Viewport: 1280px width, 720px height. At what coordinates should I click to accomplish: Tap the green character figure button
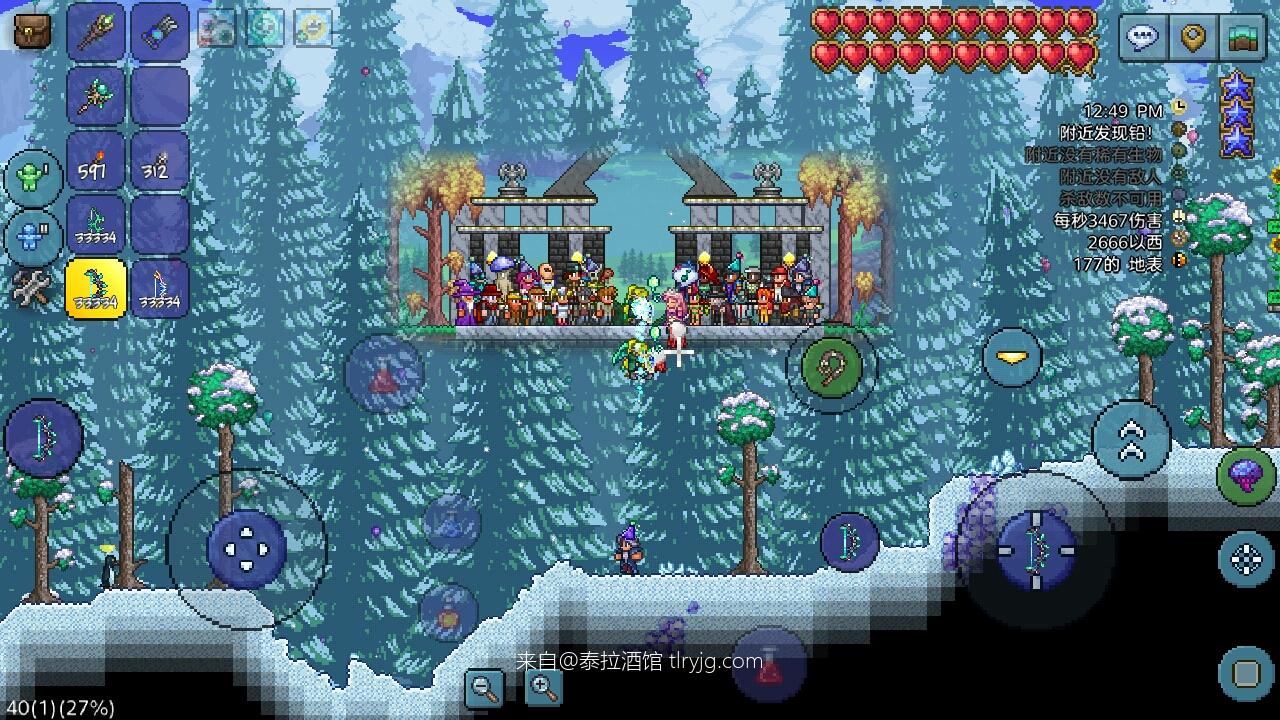pyautogui.click(x=34, y=178)
